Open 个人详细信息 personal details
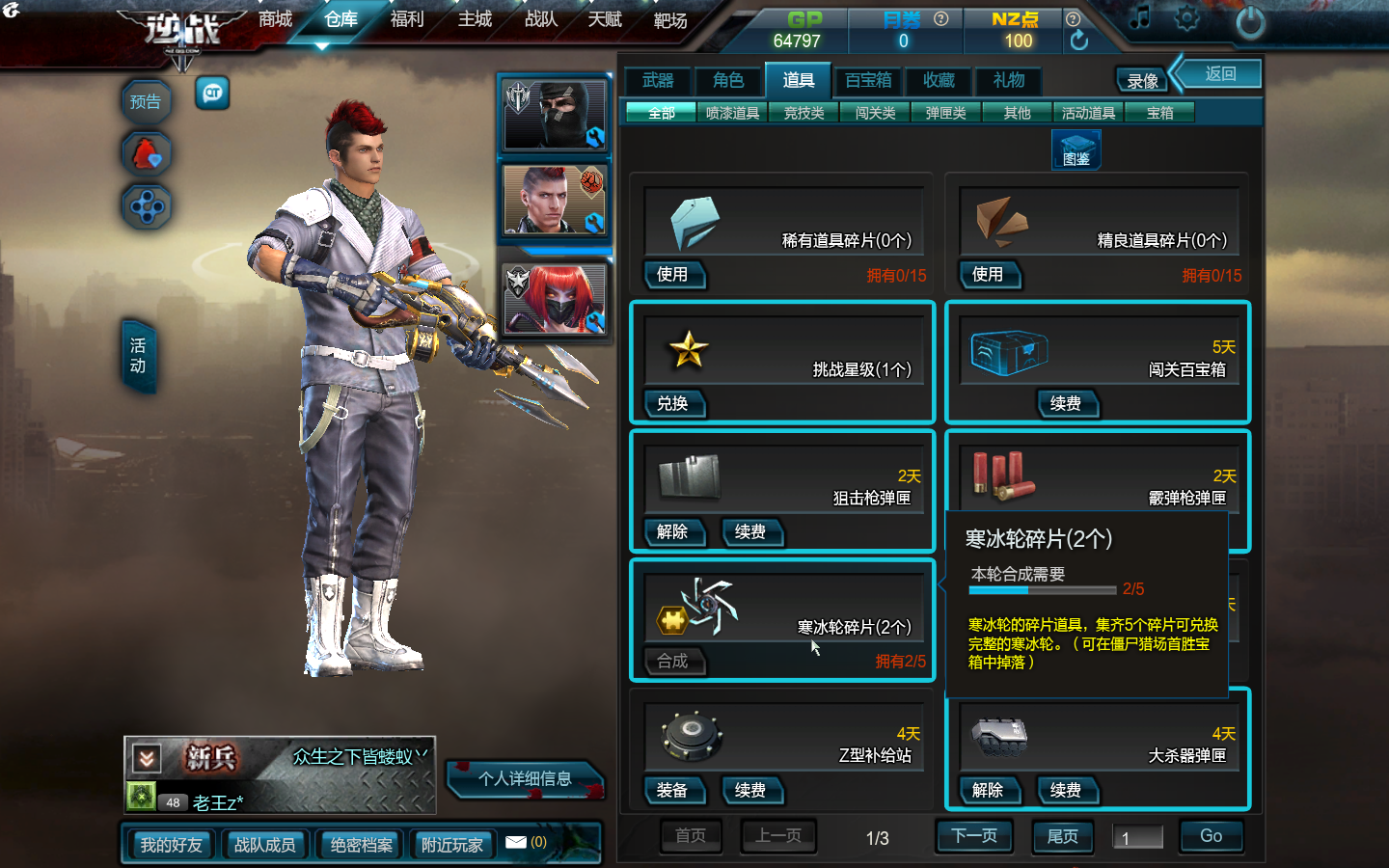Screen dimensions: 1389x868 point(525,779)
